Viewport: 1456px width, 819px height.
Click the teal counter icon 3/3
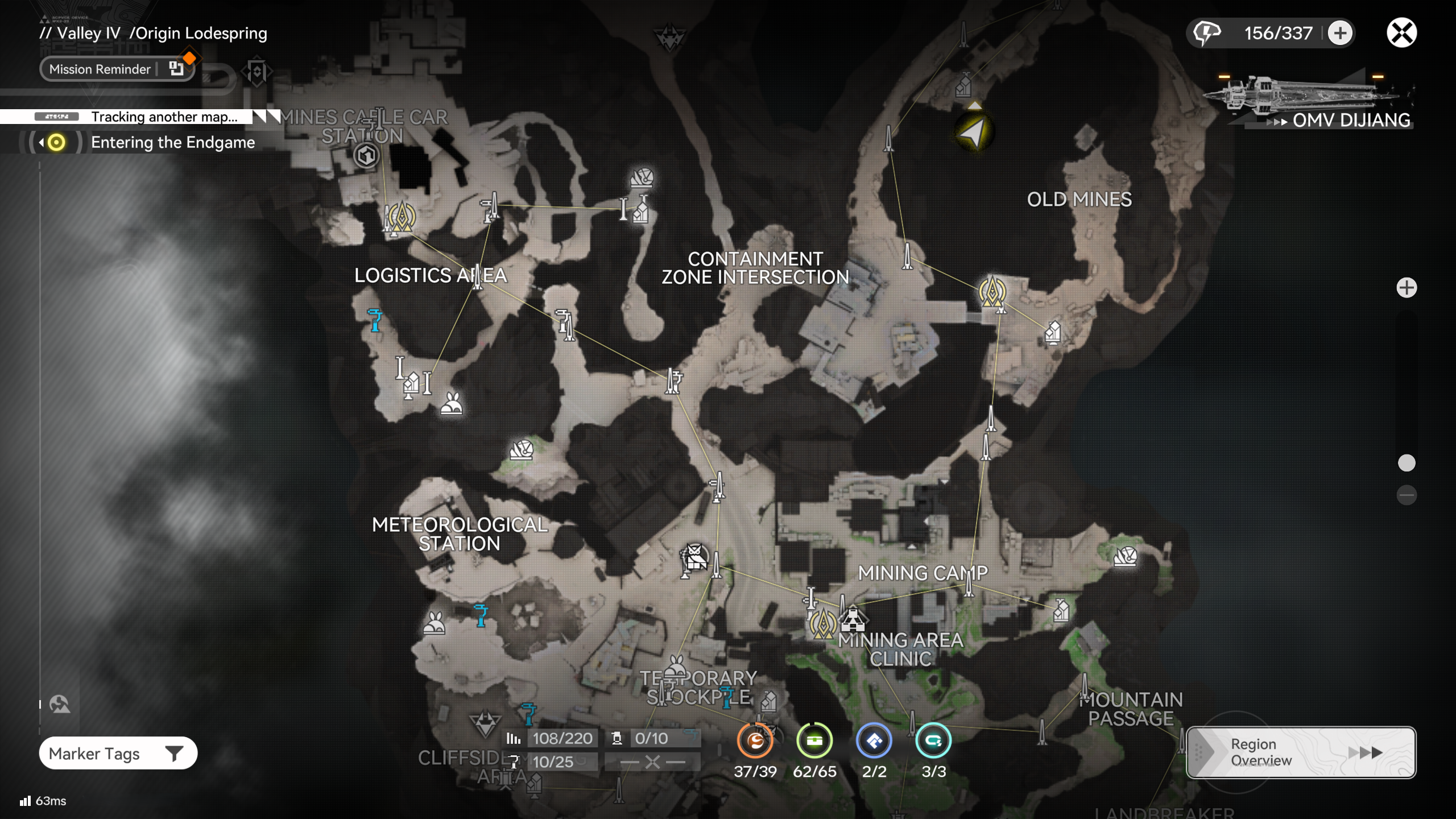click(933, 741)
